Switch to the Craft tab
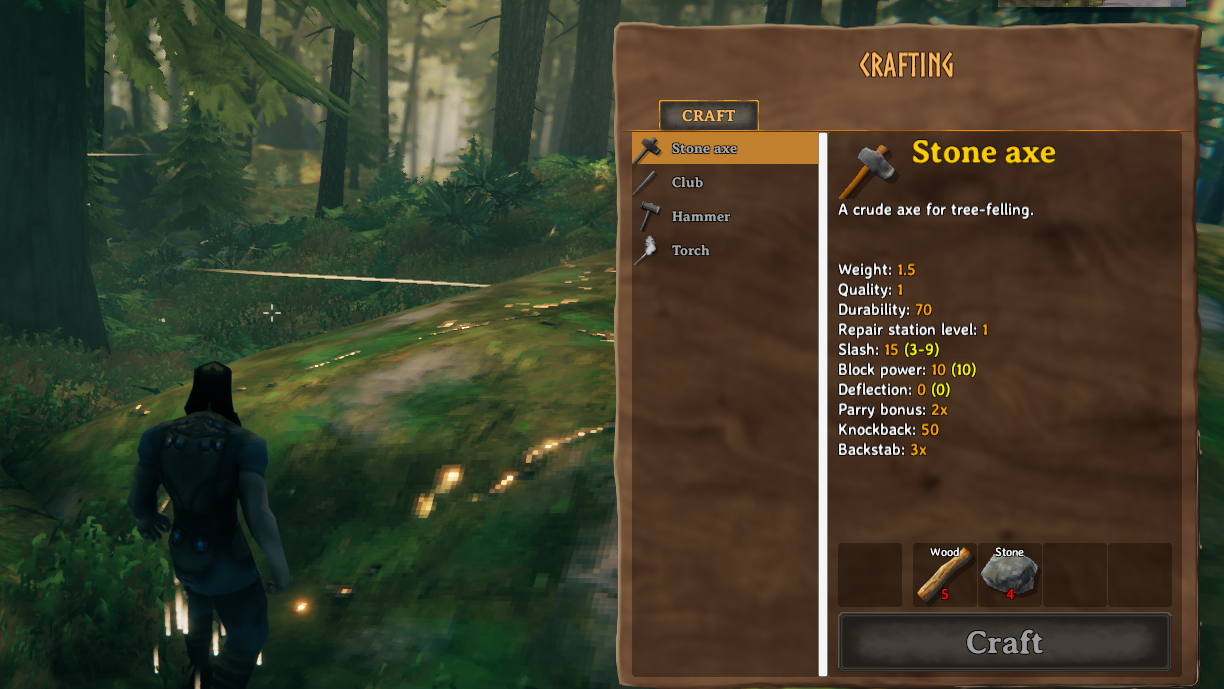Screen dimensions: 1224x689 tap(708, 116)
